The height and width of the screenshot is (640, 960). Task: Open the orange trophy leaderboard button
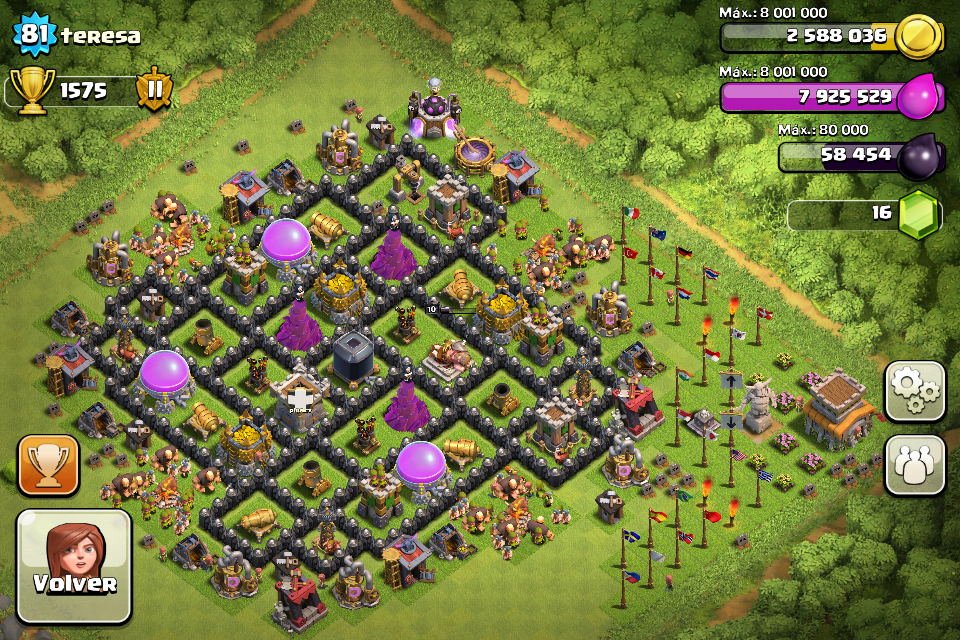(x=49, y=465)
